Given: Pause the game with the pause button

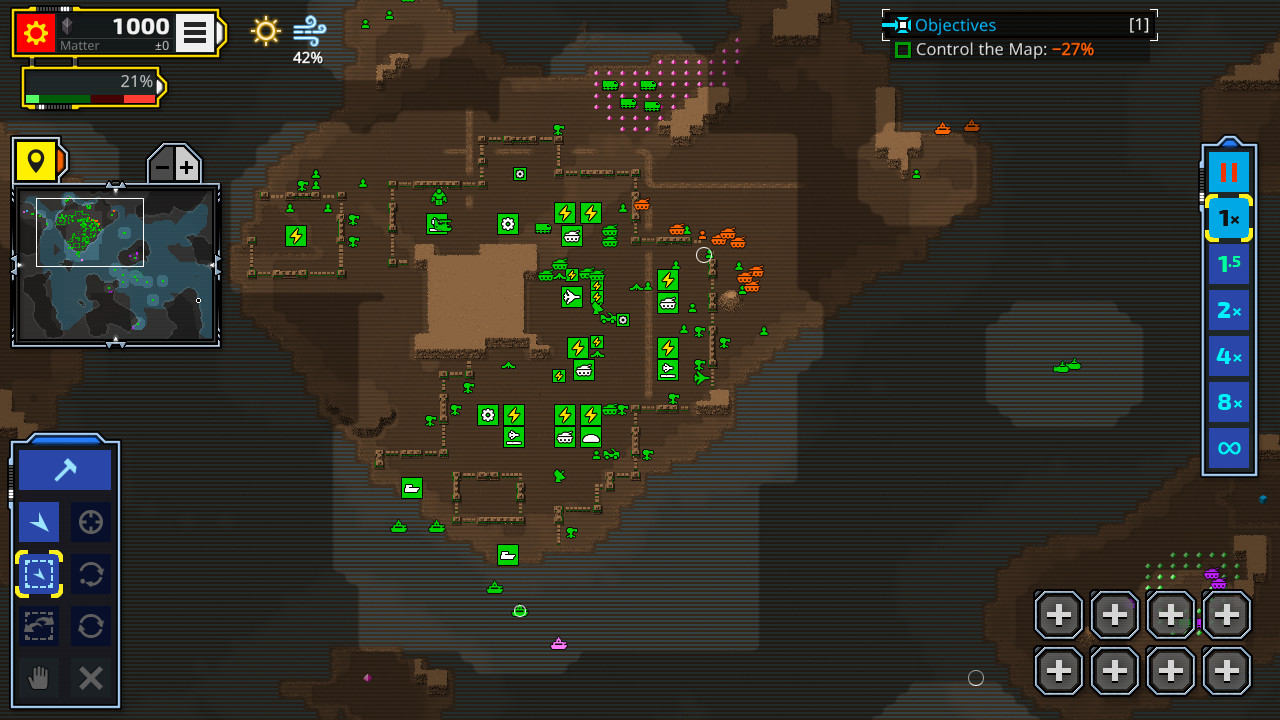Looking at the screenshot, I should coord(1228,171).
